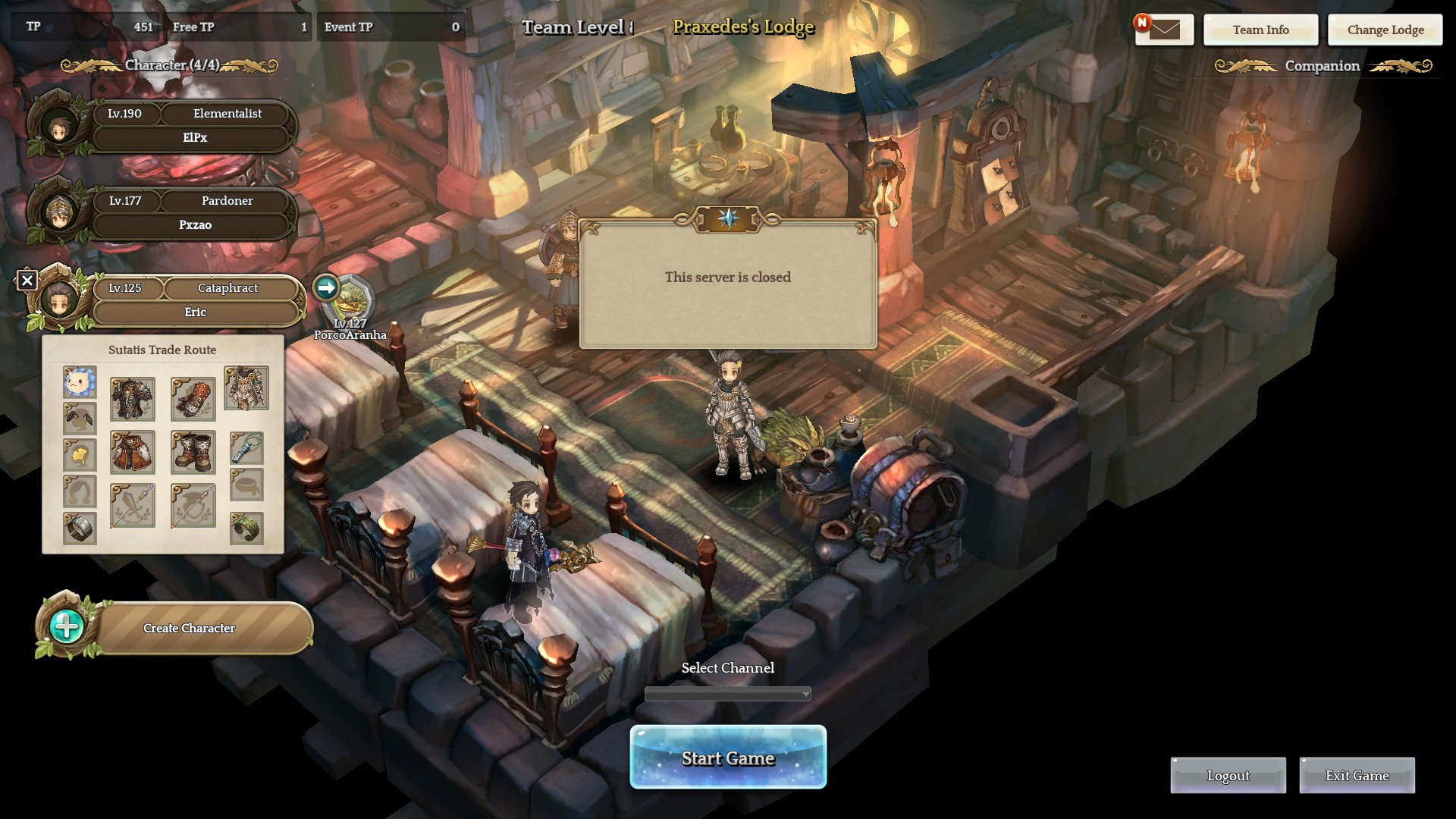Click the costume outfit slot
The width and height of the screenshot is (1456, 819).
[246, 388]
